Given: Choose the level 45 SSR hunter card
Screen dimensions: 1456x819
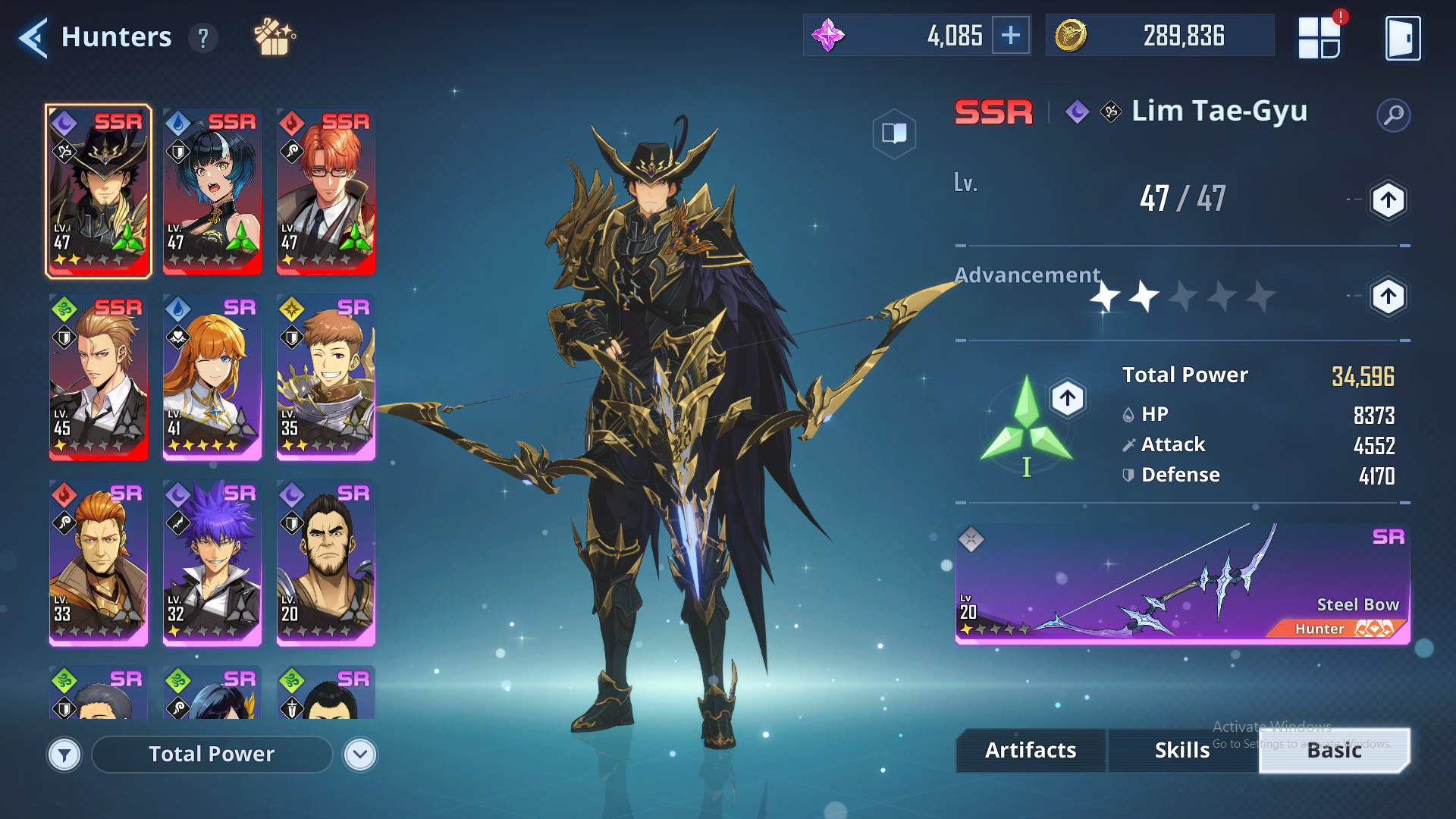Looking at the screenshot, I should 99,376.
